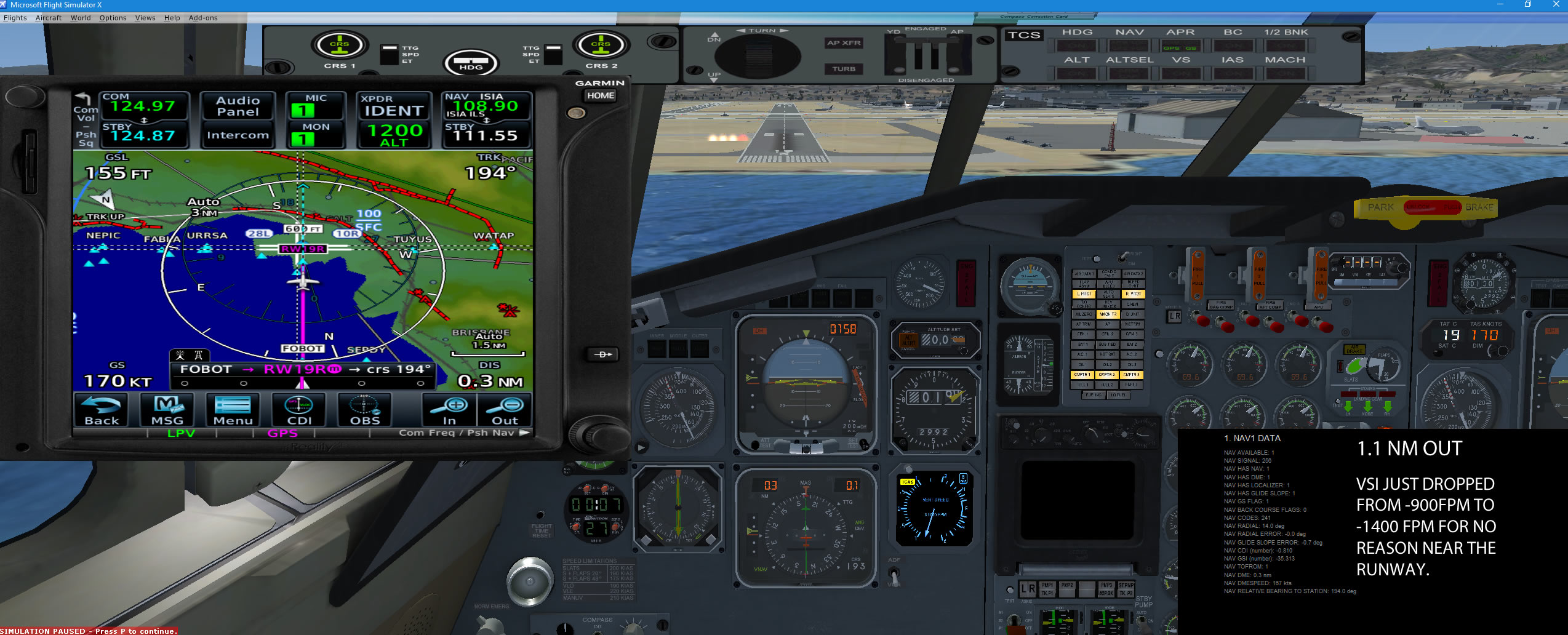
Task: Minimize the Flight Simulator window
Action: click(x=1500, y=5)
